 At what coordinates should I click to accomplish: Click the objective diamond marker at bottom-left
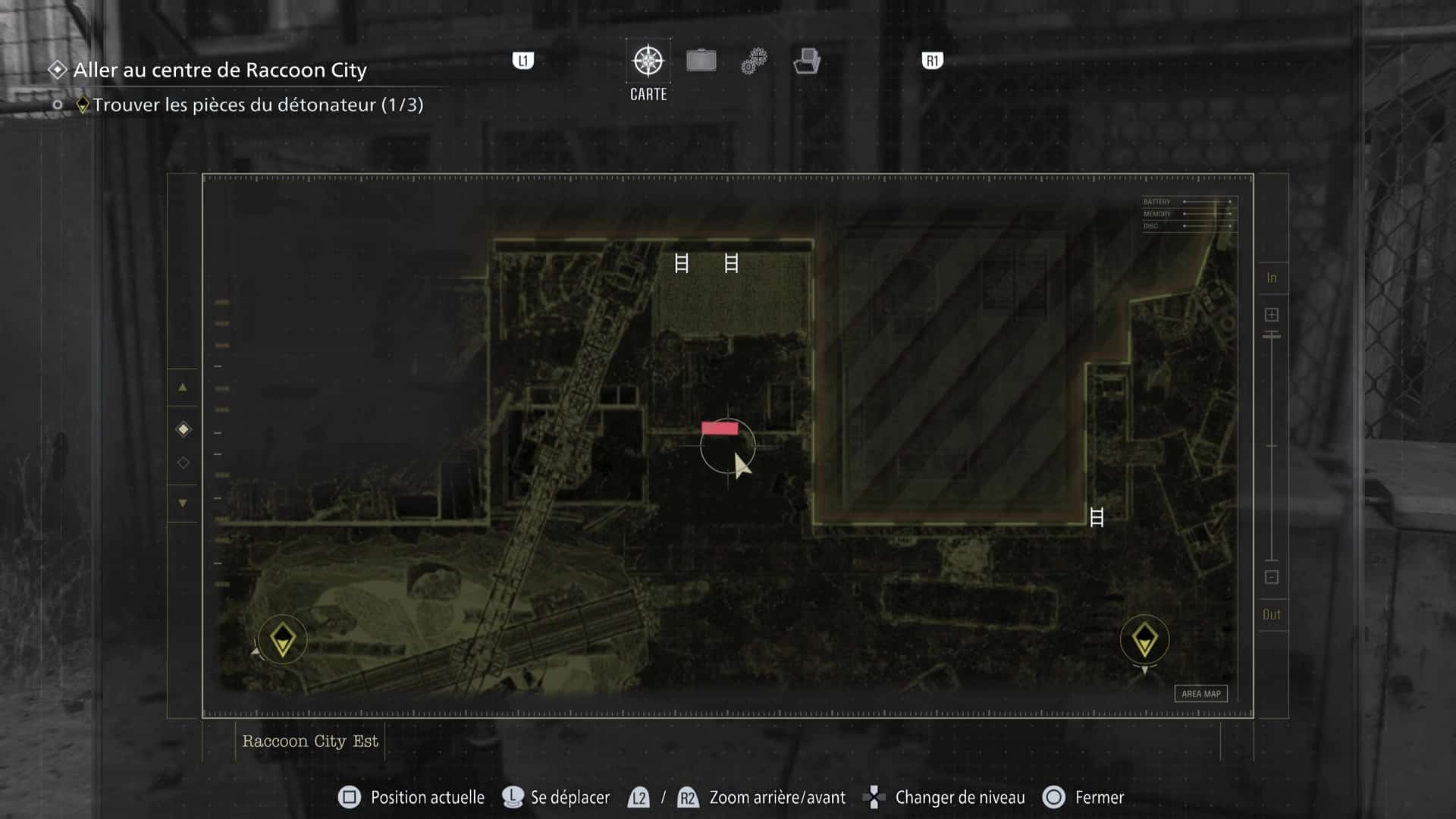coord(282,639)
